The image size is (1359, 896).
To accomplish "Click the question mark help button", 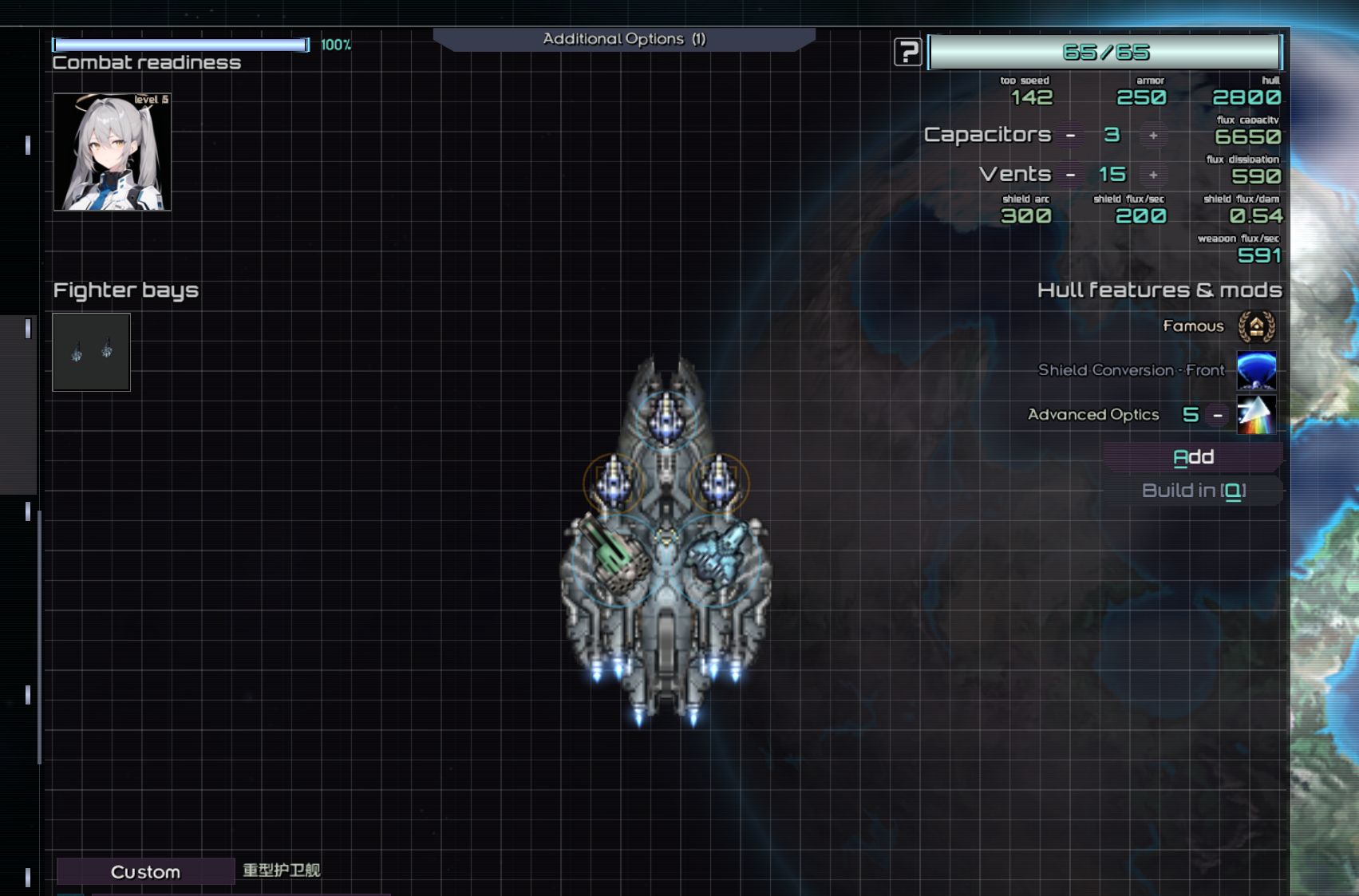I will point(907,53).
